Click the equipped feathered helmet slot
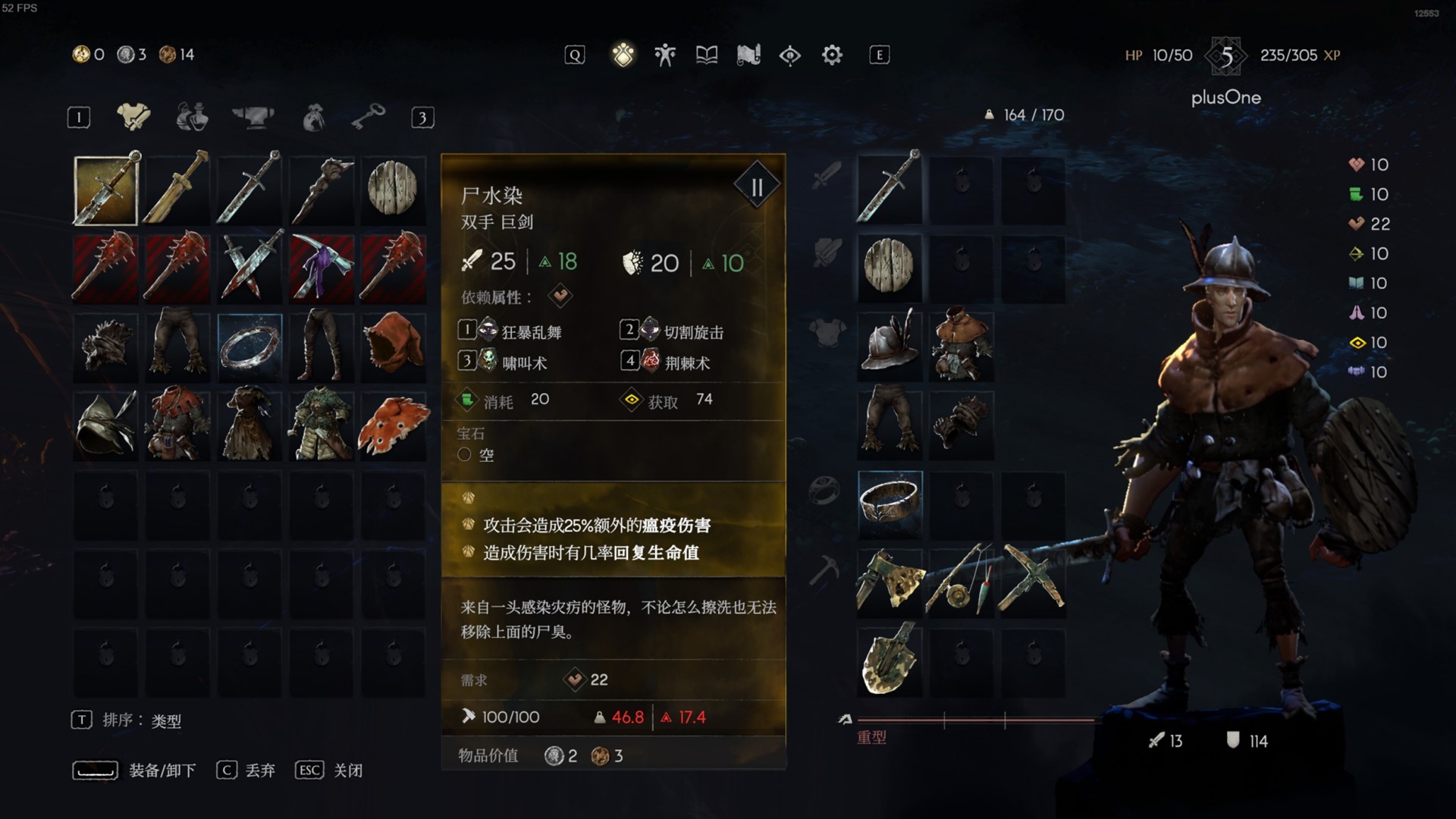Screen dimensions: 1456x819 [890, 346]
